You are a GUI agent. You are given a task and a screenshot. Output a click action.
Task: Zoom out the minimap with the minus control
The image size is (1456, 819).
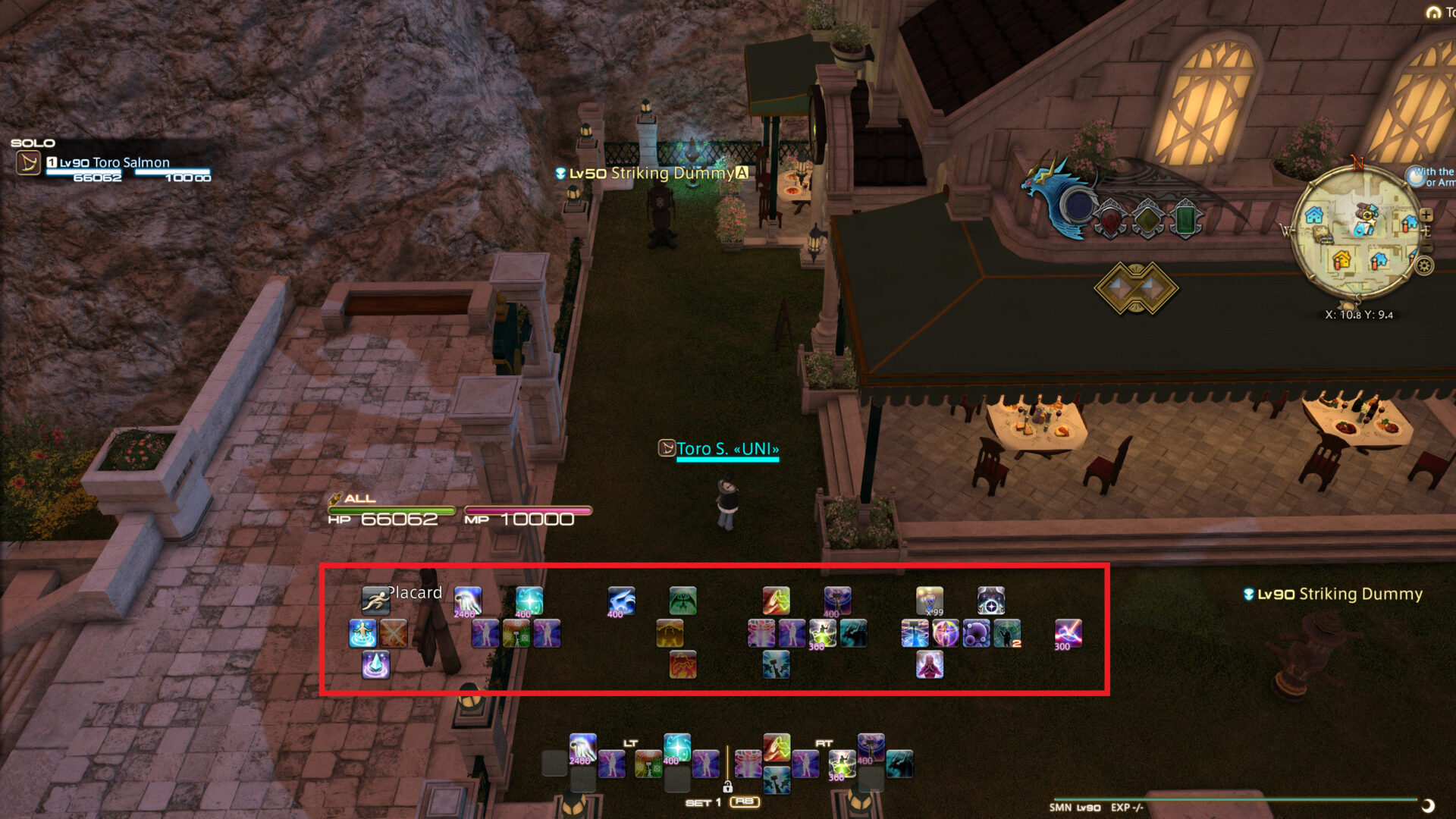pos(1426,244)
